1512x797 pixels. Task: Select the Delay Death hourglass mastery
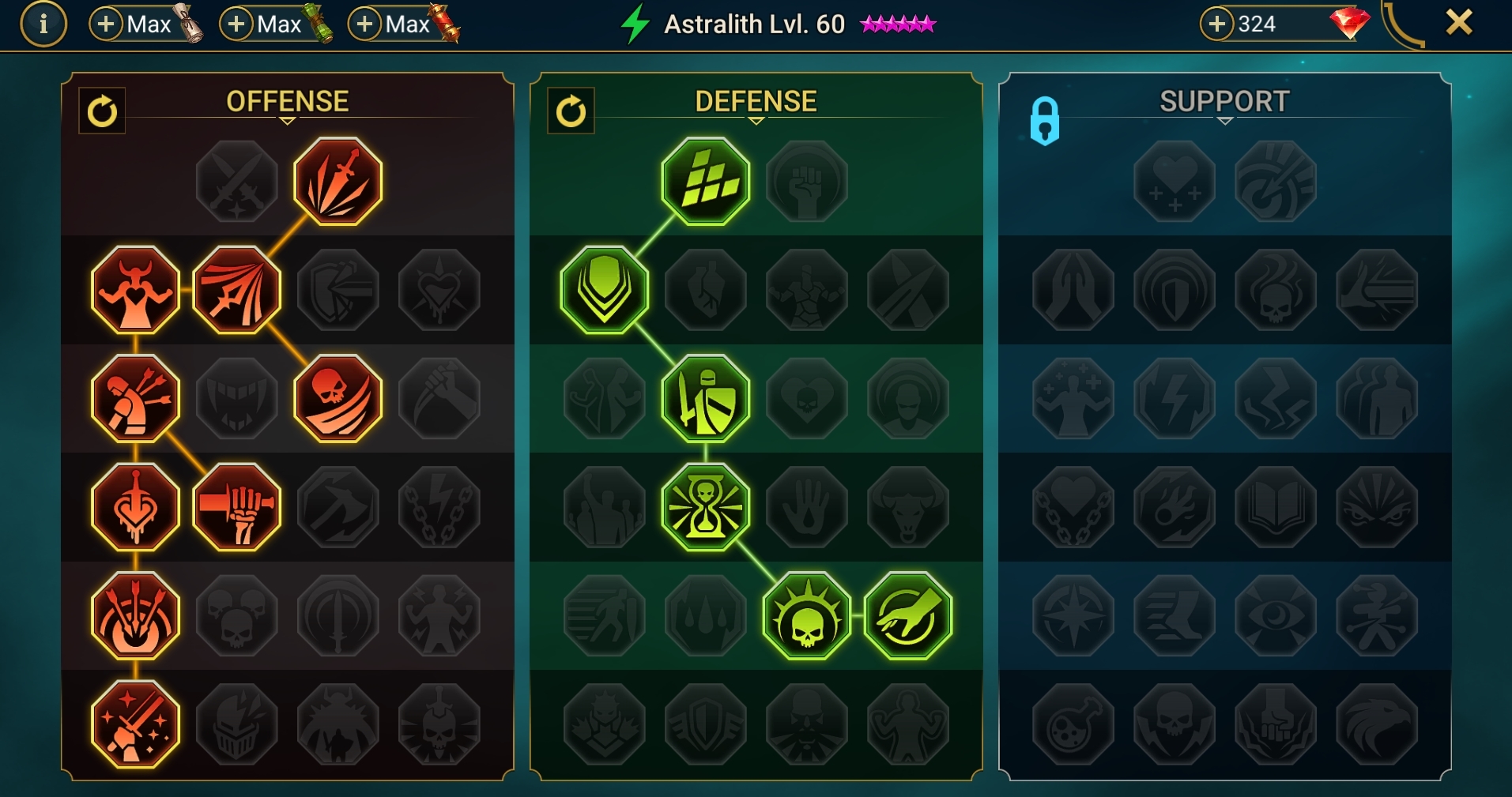[x=704, y=506]
